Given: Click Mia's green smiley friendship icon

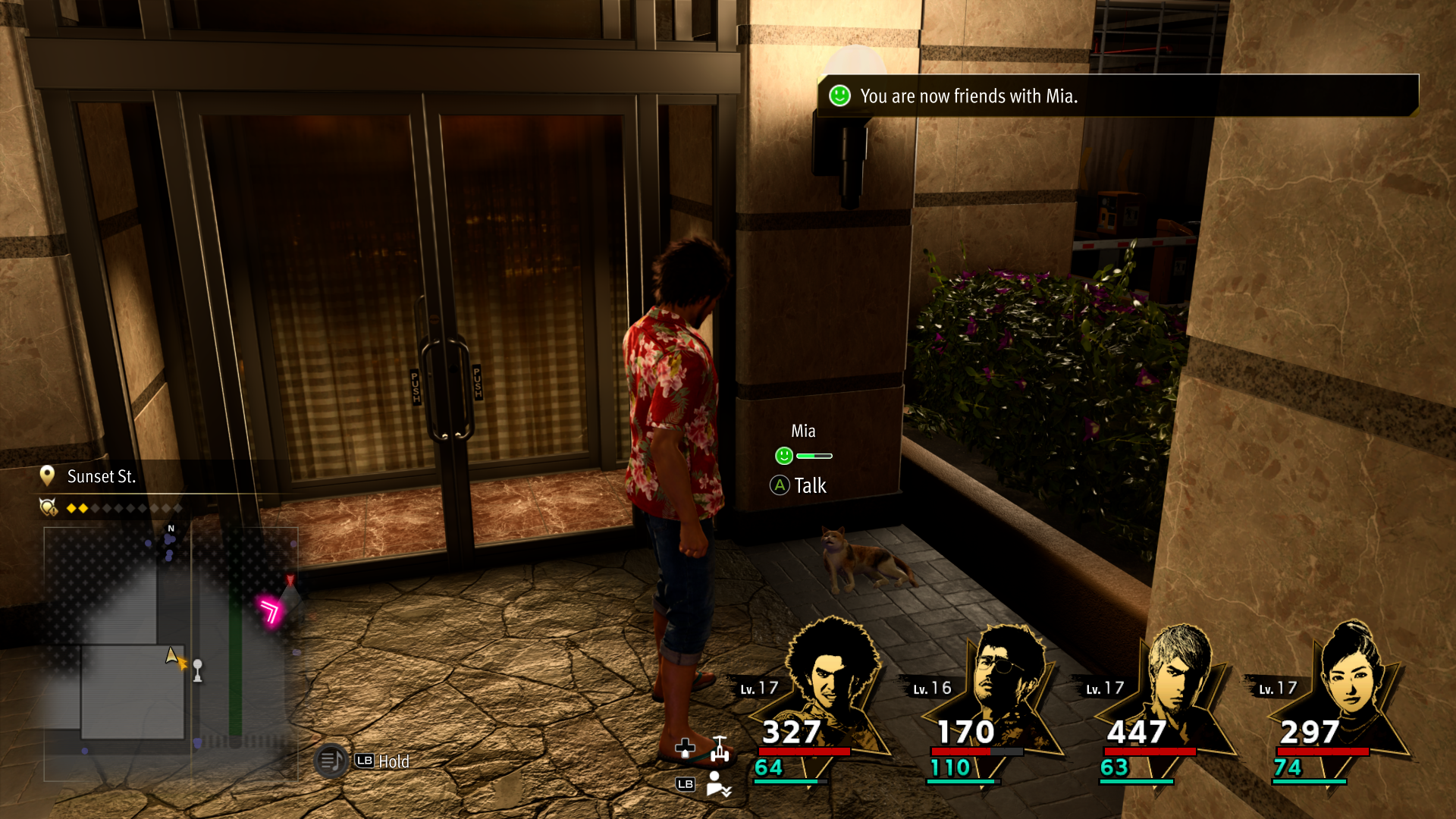Looking at the screenshot, I should coord(784,456).
